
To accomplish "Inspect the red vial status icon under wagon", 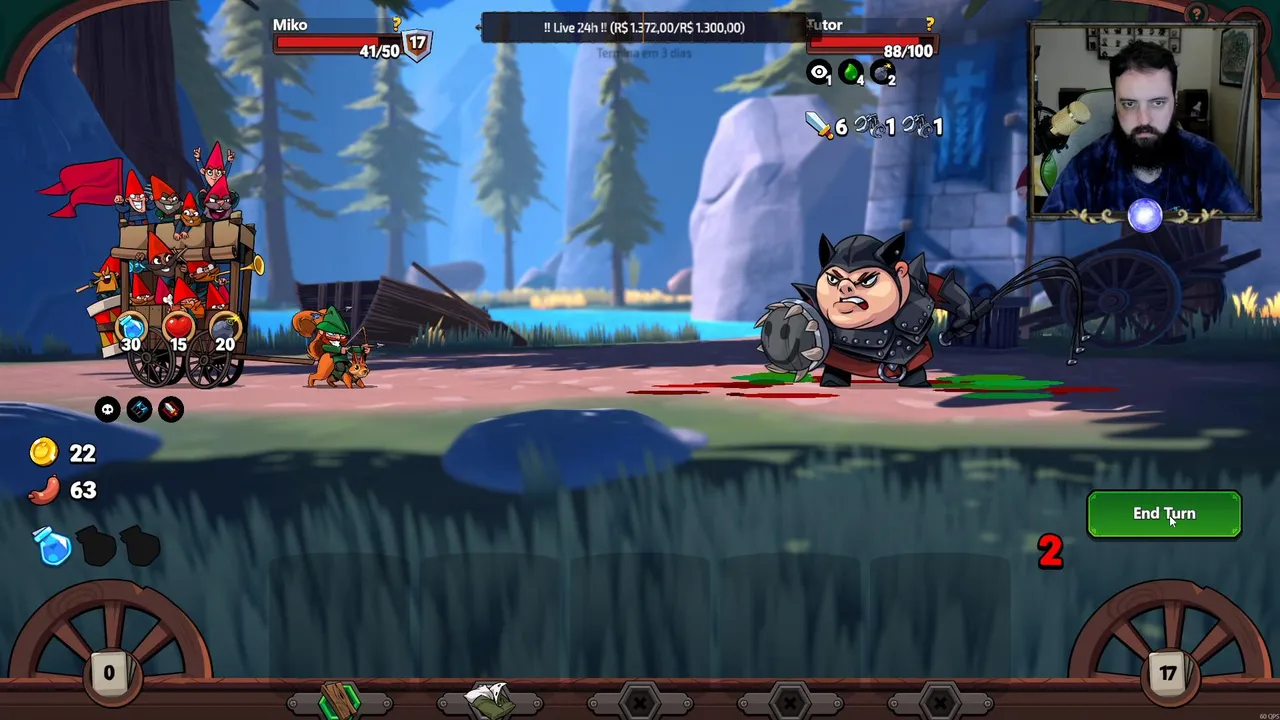I will pos(171,409).
